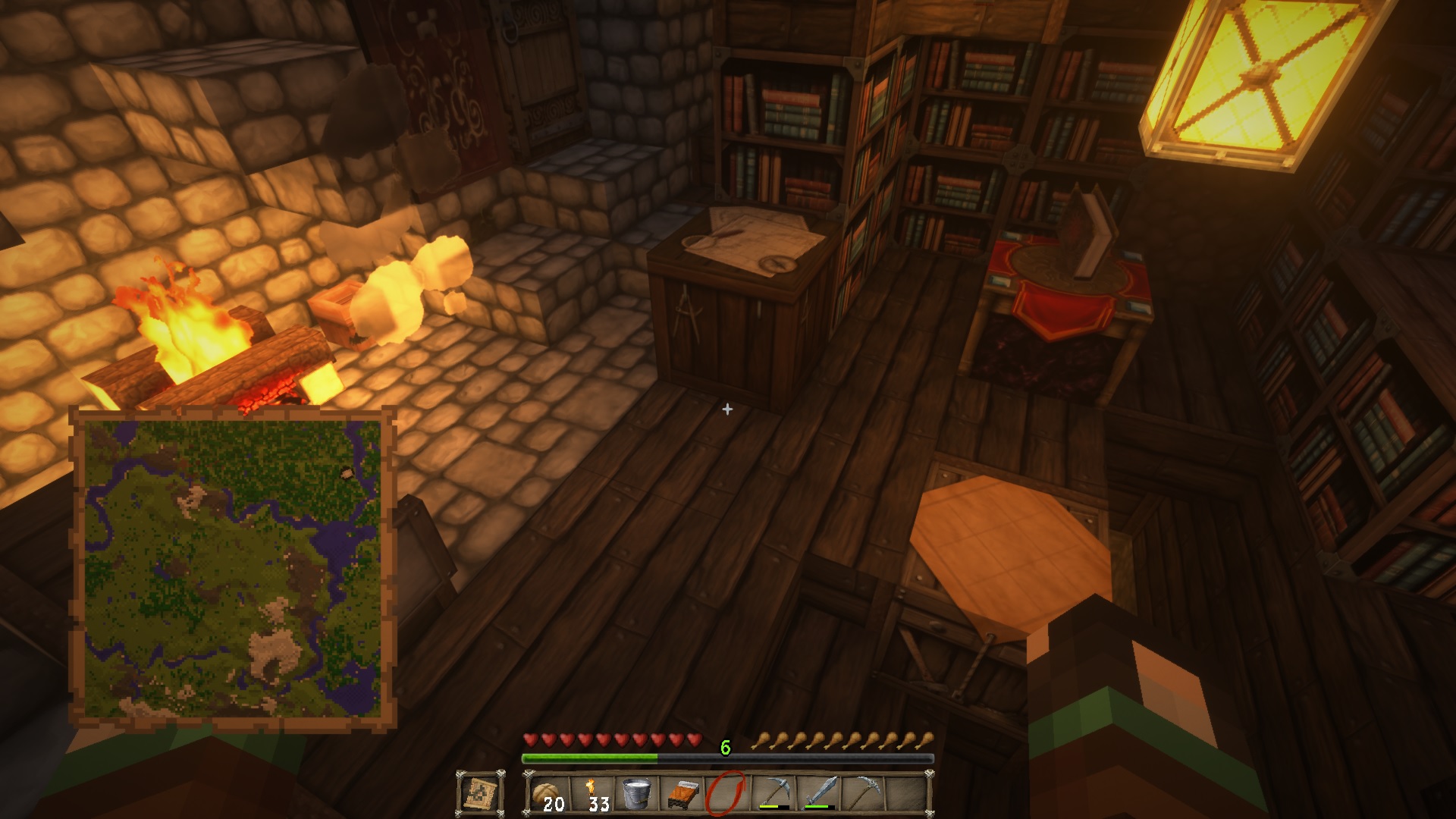Choose the milk bucket slot
This screenshot has width=1456, height=819.
[637, 794]
